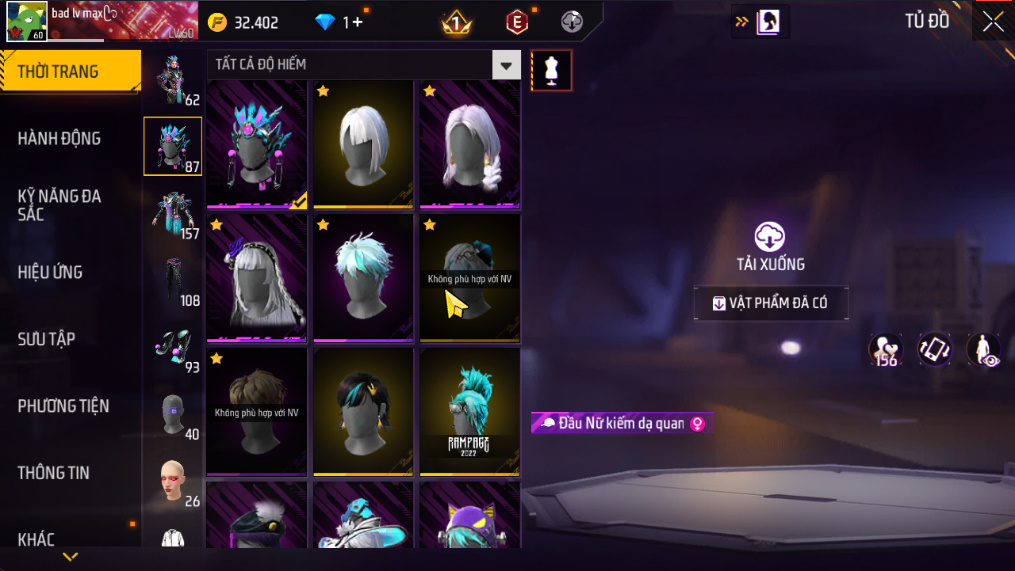Viewport: 1015px width, 571px height.
Task: Go to the Sưu Tập tab
Action: pos(47,339)
